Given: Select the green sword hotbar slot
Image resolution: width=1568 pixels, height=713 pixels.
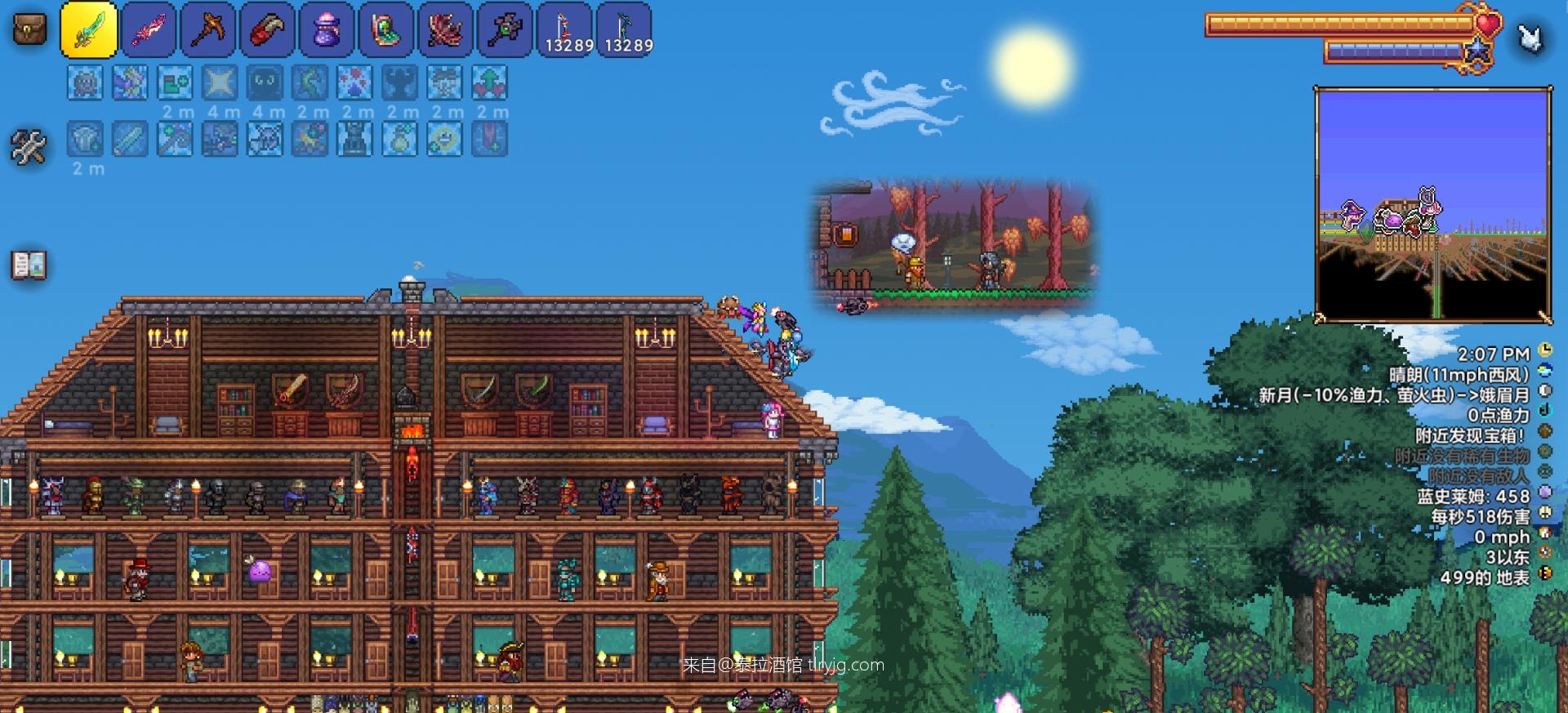Looking at the screenshot, I should coord(88,30).
